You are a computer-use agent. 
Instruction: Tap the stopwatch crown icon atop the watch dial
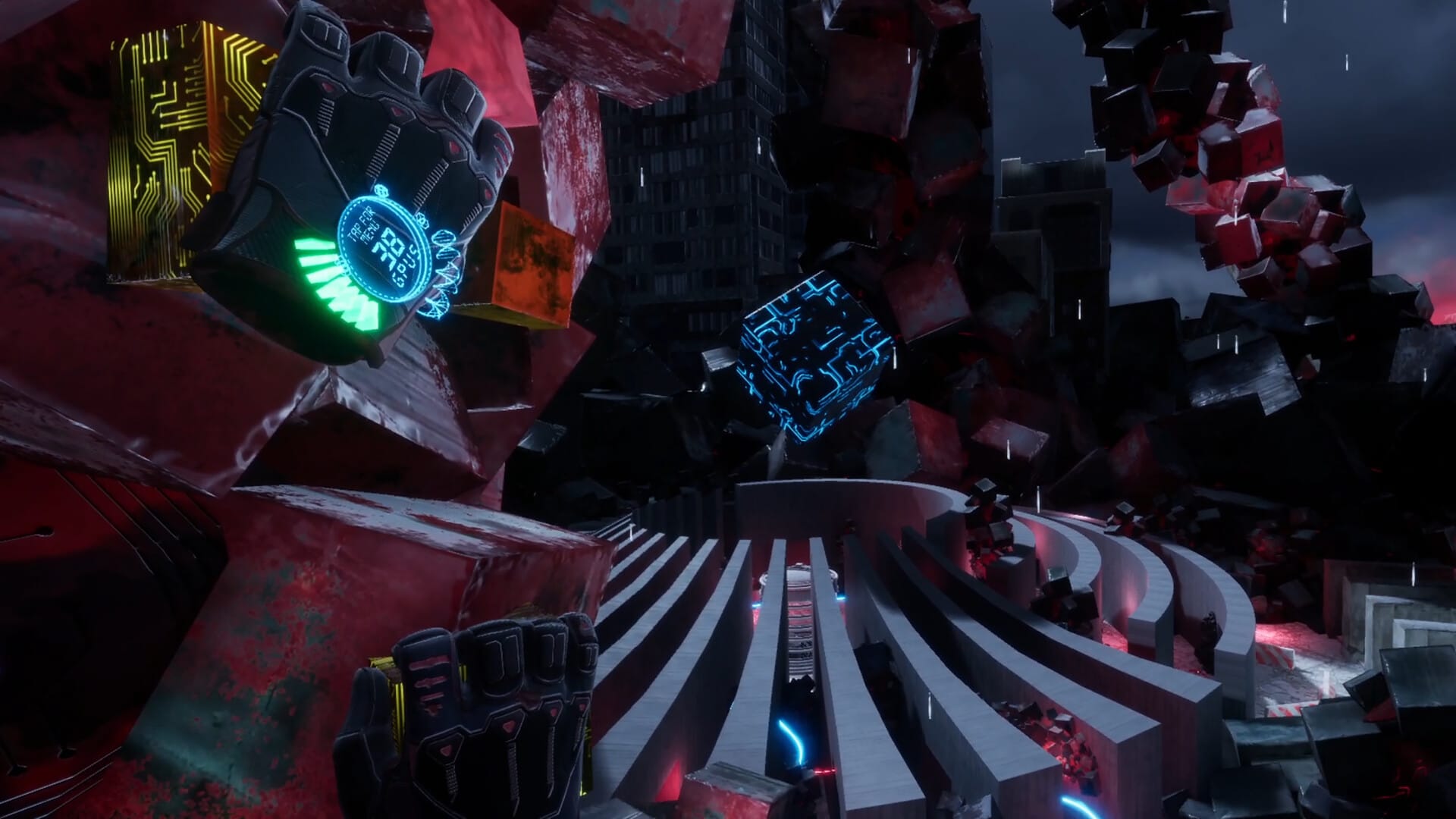pyautogui.click(x=381, y=190)
